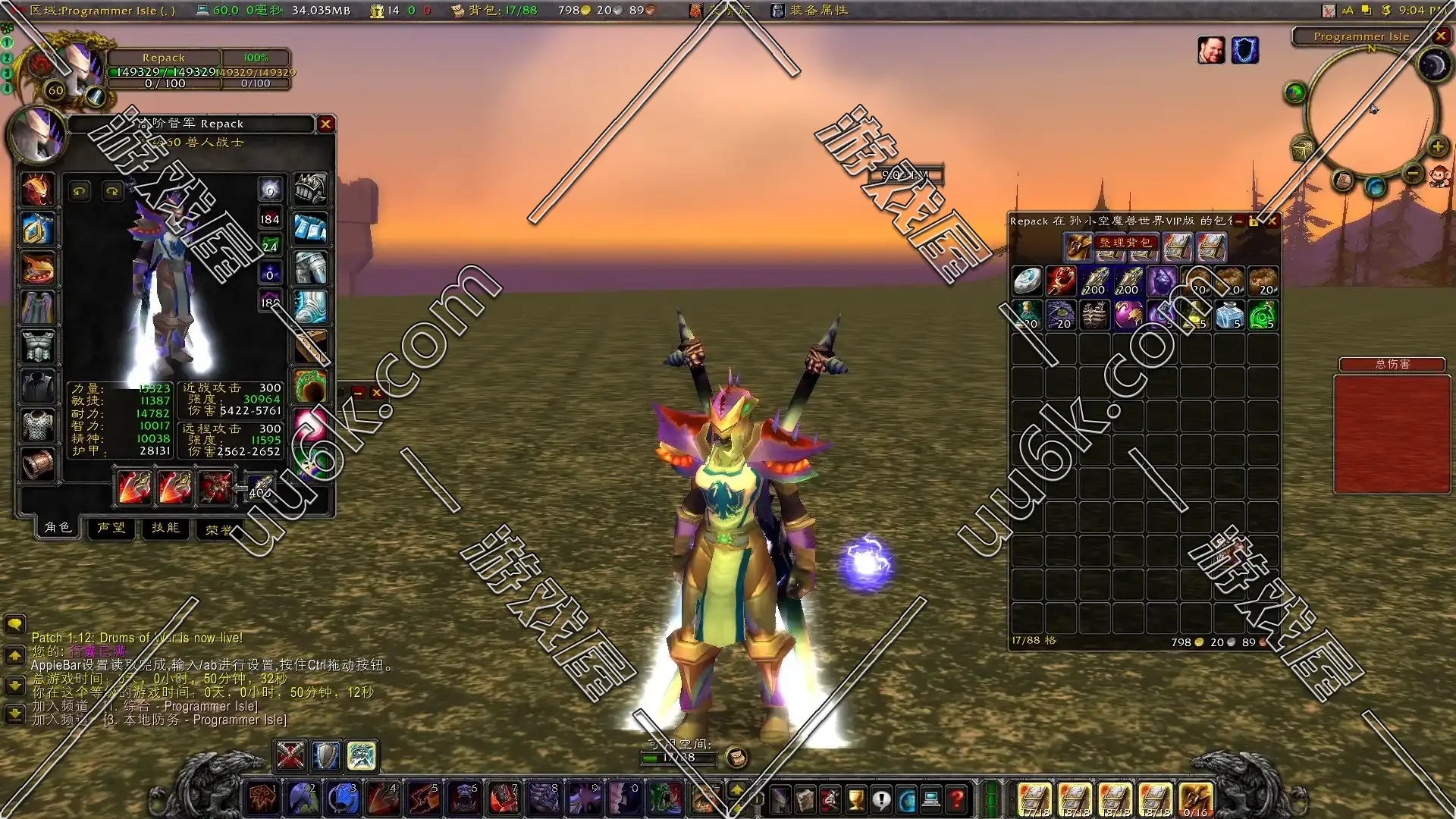Close the Programmer Isle minimap header
The height and width of the screenshot is (819, 1456).
click(x=1441, y=36)
